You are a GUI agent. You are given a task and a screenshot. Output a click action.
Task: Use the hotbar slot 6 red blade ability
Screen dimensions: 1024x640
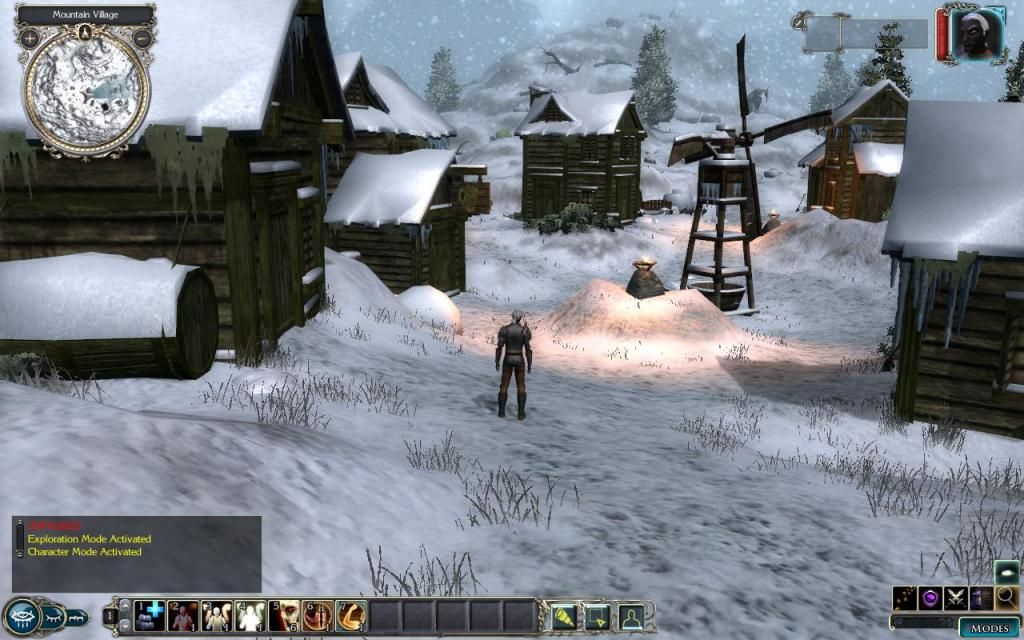(x=318, y=615)
